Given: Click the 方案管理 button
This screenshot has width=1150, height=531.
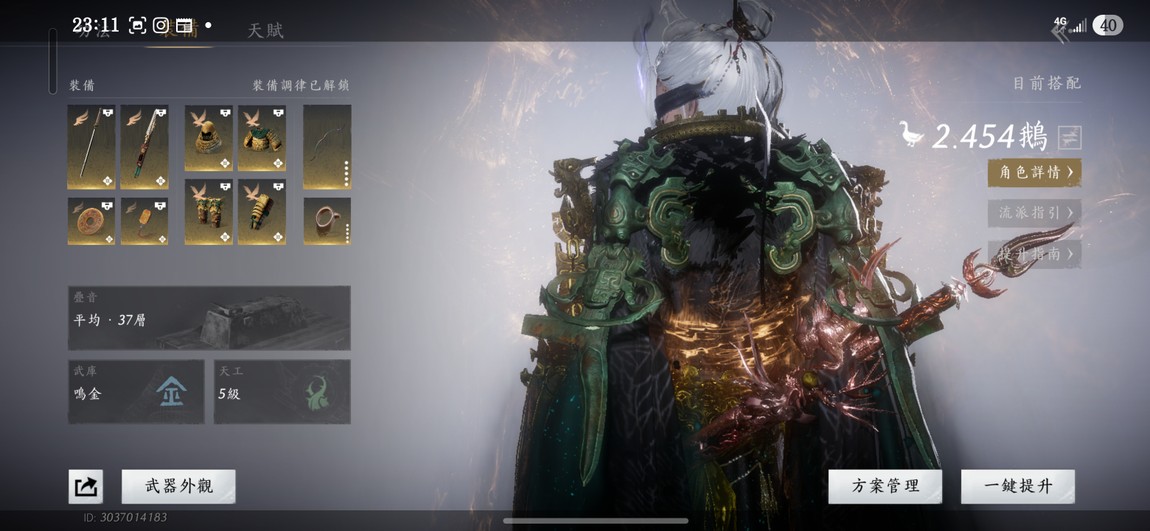Looking at the screenshot, I should click(x=885, y=486).
